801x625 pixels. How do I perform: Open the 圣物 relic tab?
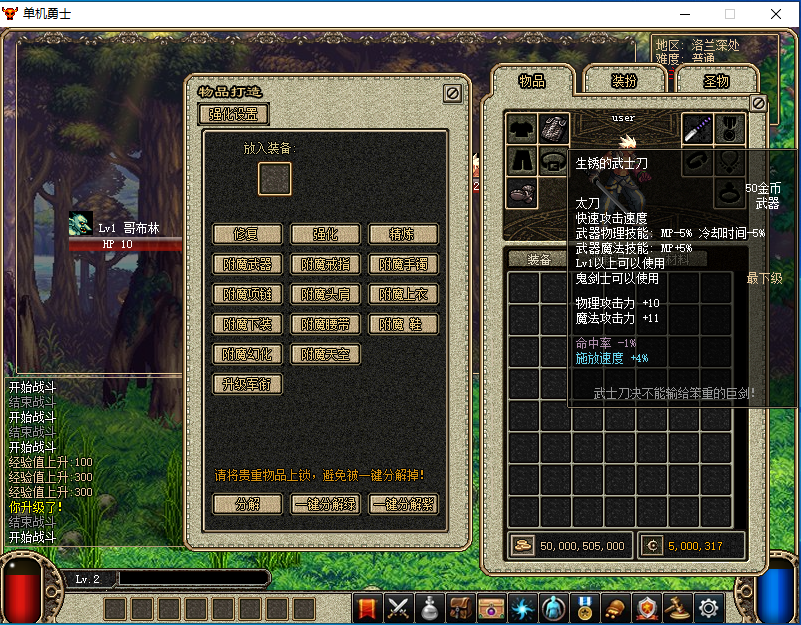tap(716, 81)
